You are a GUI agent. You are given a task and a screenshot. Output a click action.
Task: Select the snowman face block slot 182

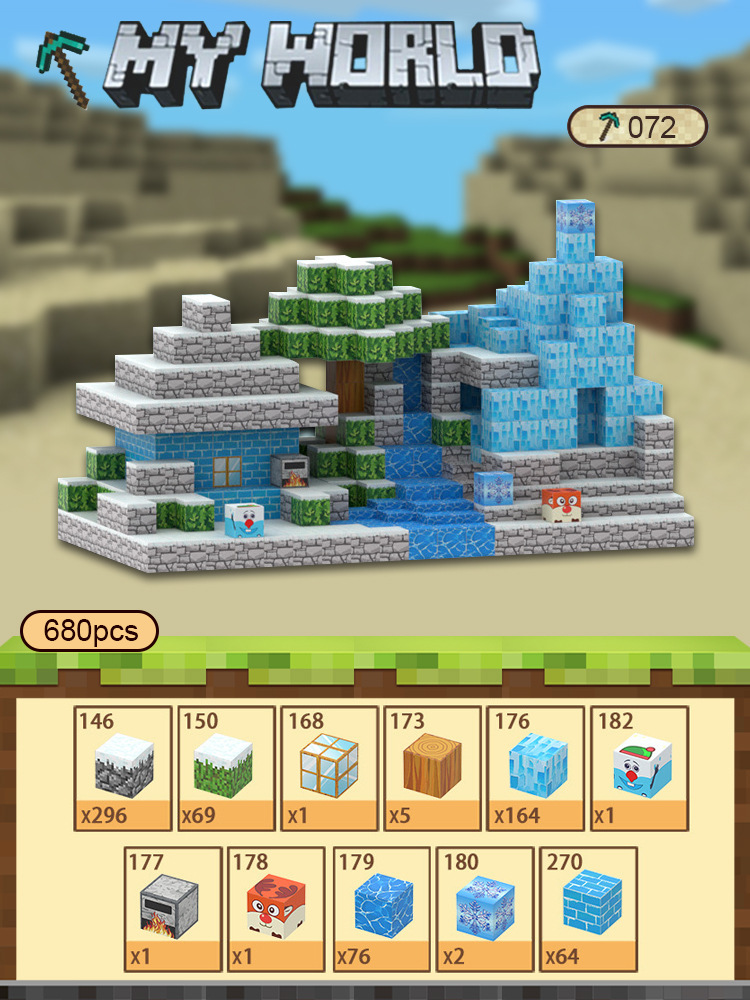[x=638, y=768]
